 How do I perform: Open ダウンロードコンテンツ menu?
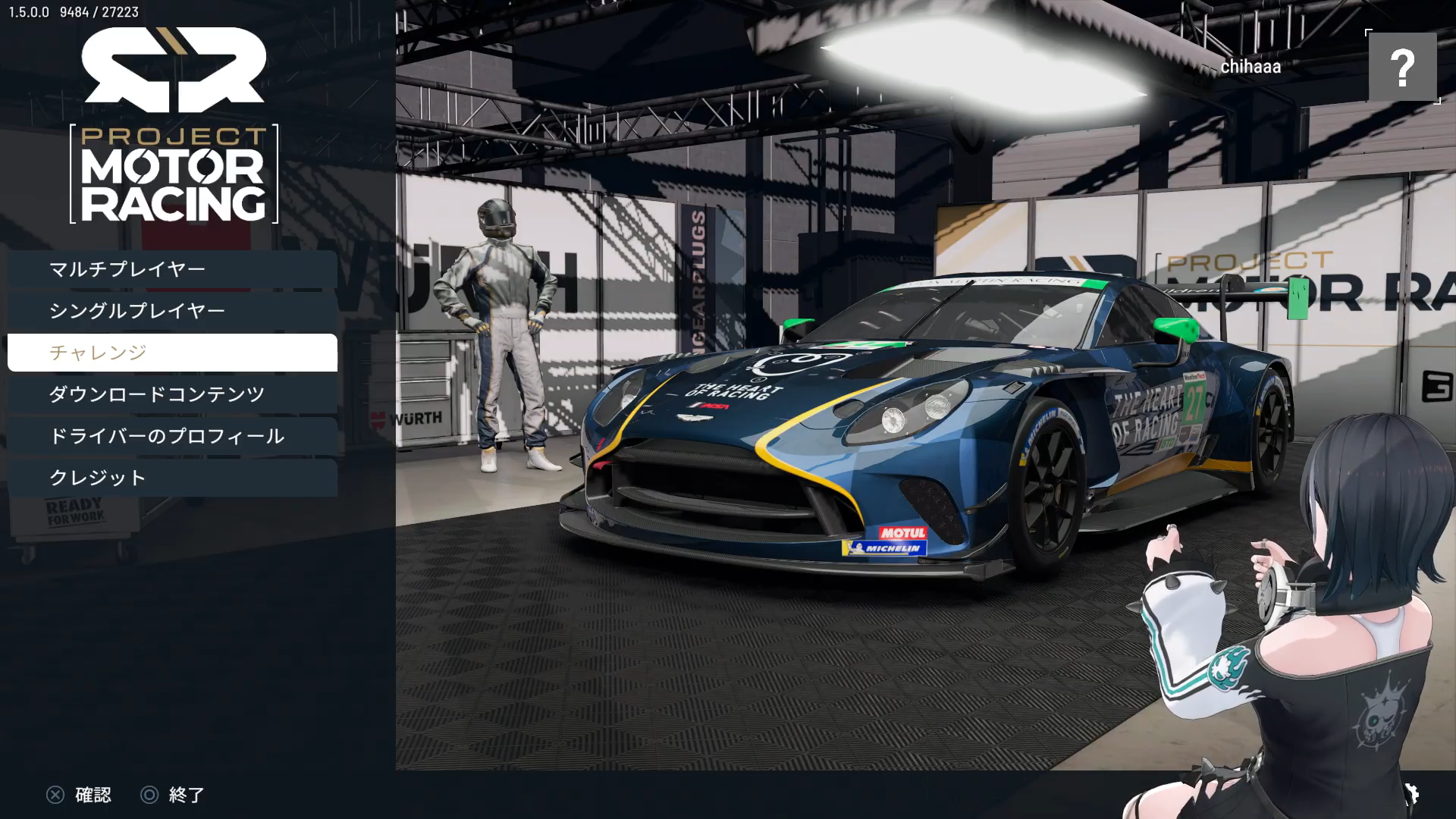point(172,394)
